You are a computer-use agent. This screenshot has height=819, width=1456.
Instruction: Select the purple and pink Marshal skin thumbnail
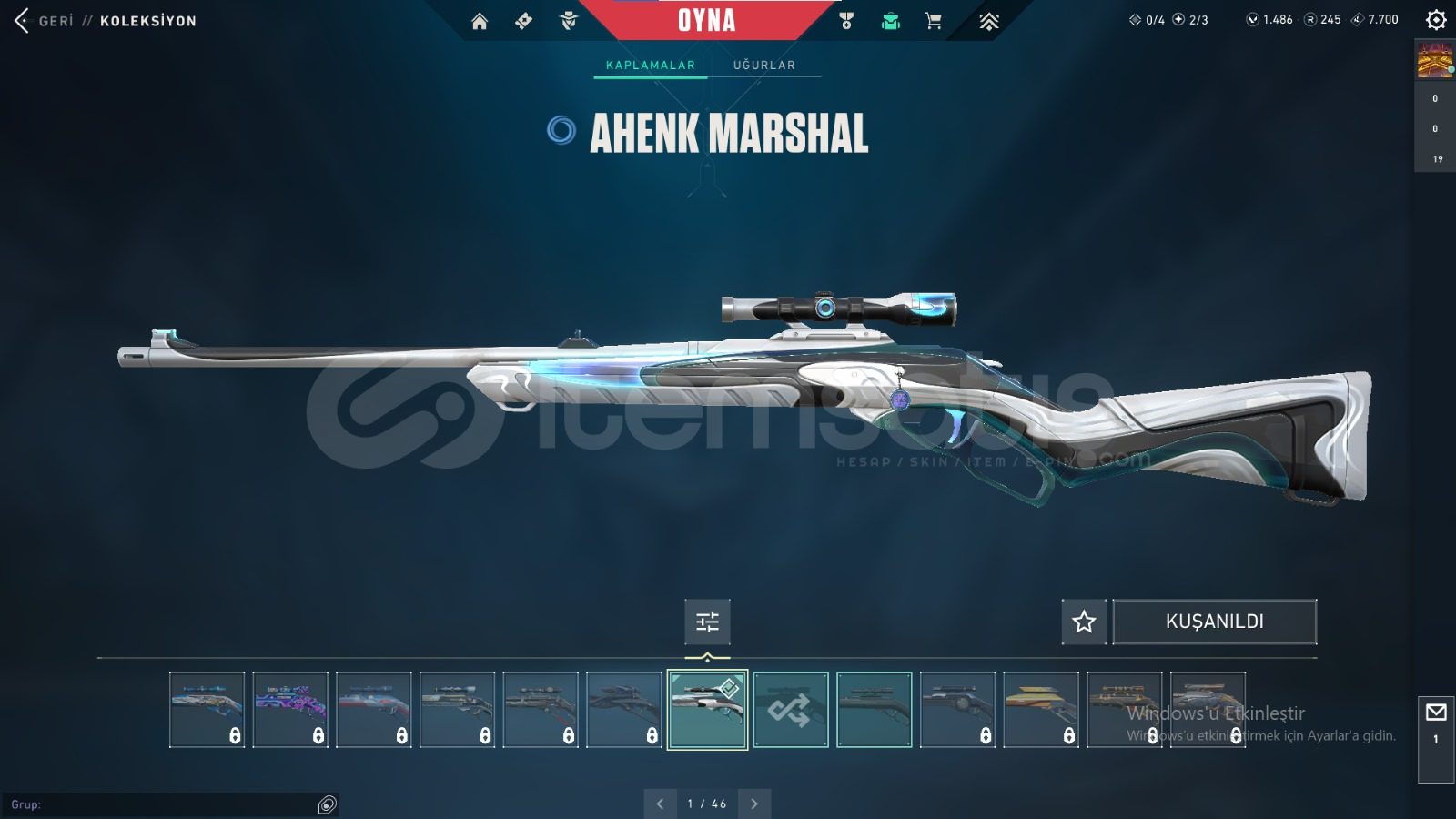click(x=290, y=710)
